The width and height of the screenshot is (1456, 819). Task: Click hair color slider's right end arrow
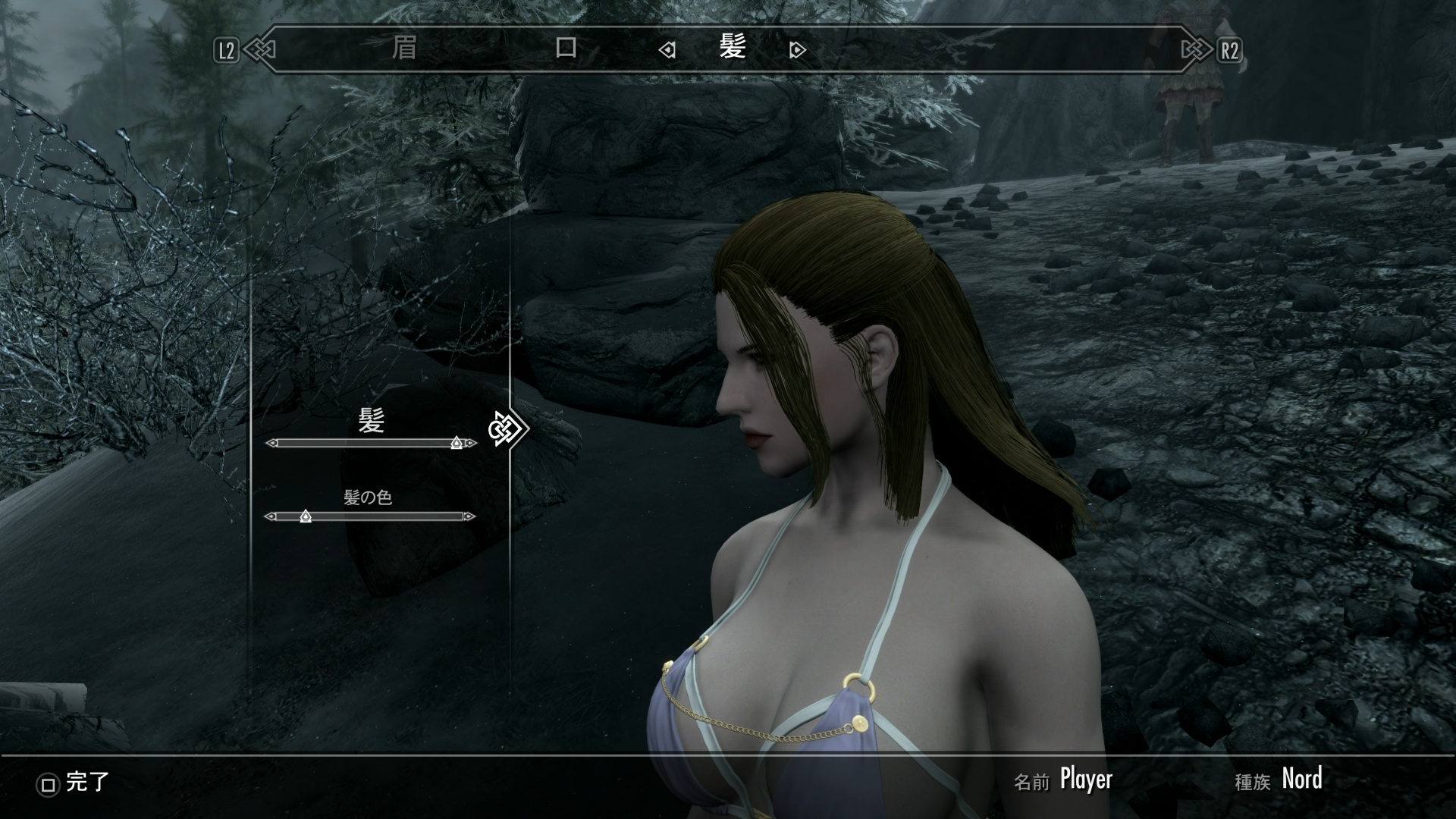point(470,516)
